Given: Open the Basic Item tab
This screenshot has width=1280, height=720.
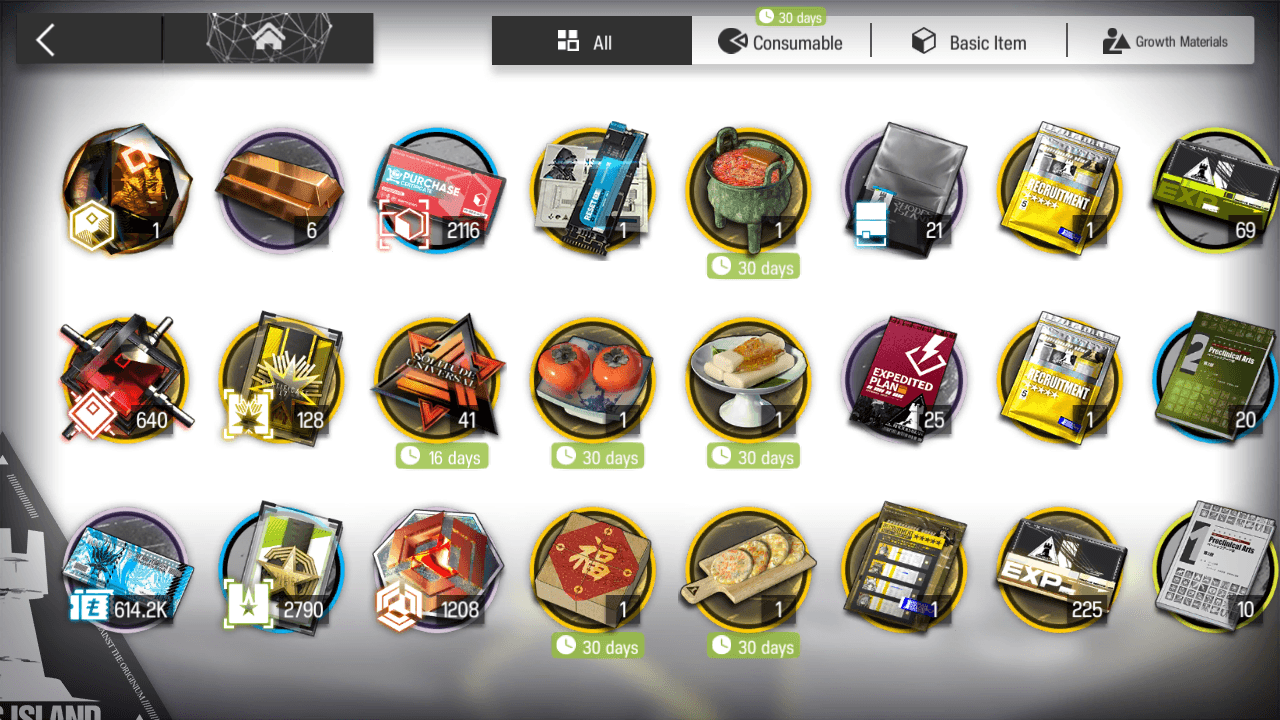Looking at the screenshot, I should tap(968, 42).
